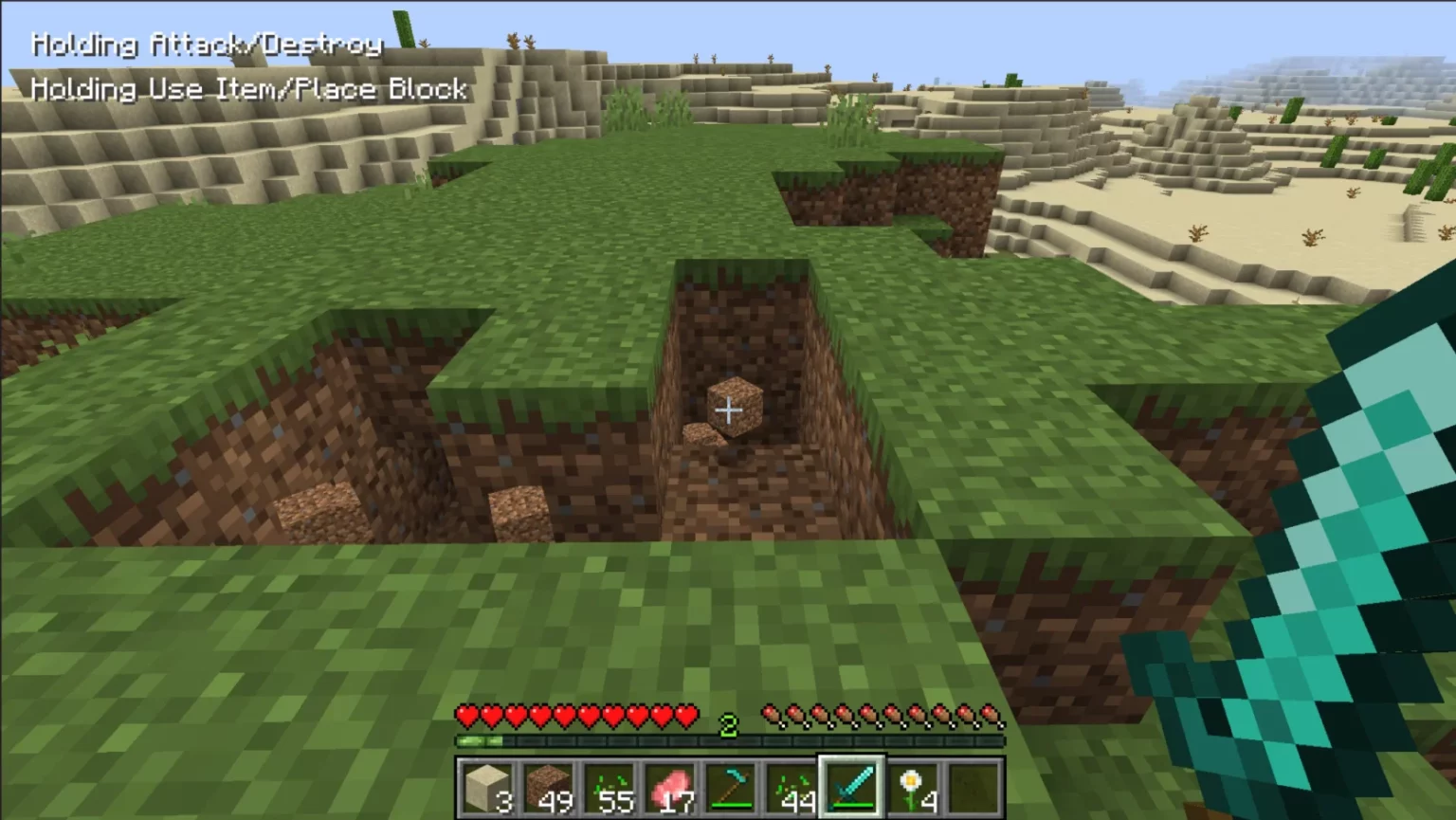The height and width of the screenshot is (820, 1456).
Task: Choose the stack of 44 wheat seeds
Action: (791, 788)
